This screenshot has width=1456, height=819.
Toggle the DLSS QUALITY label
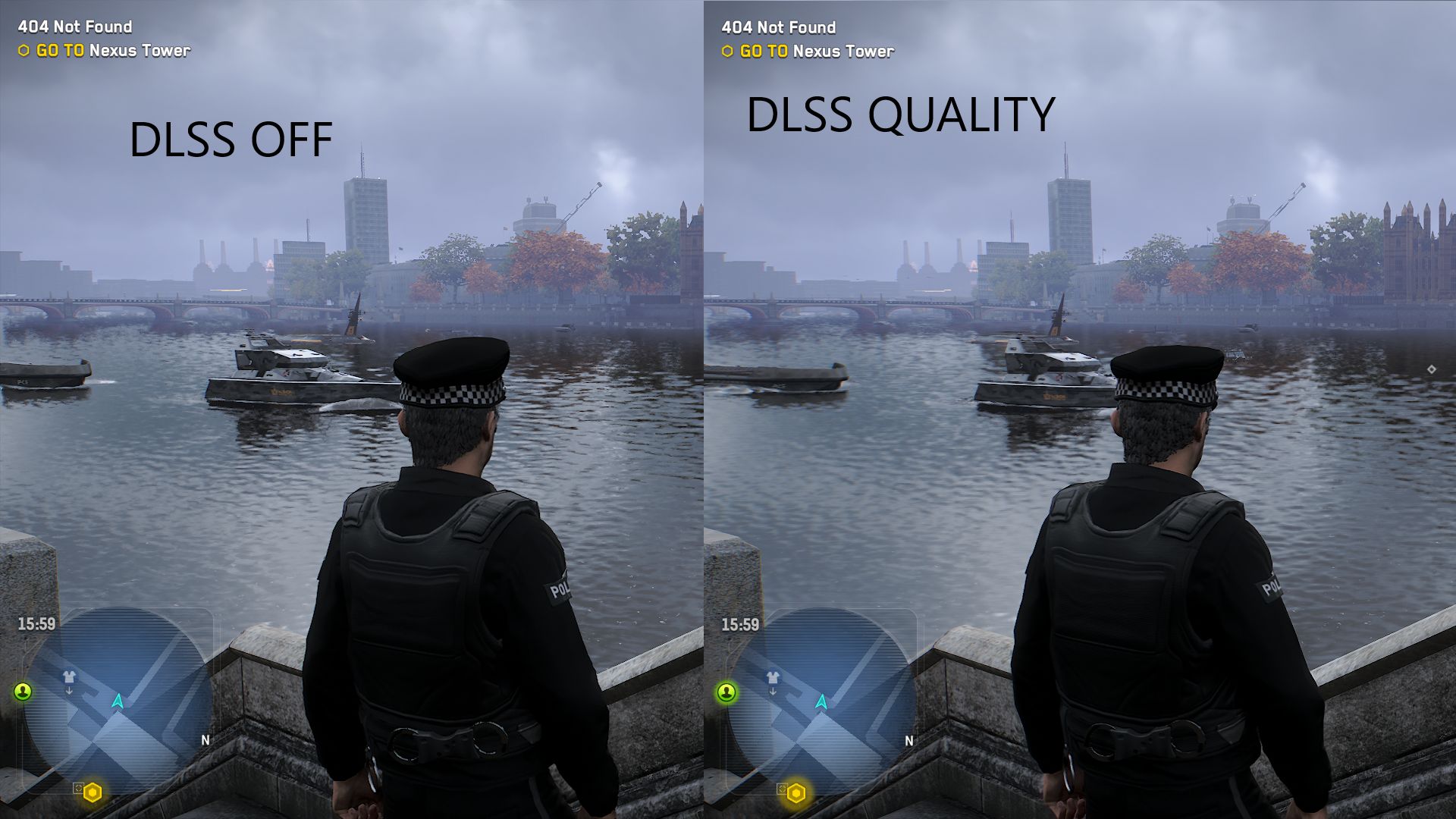tap(901, 114)
